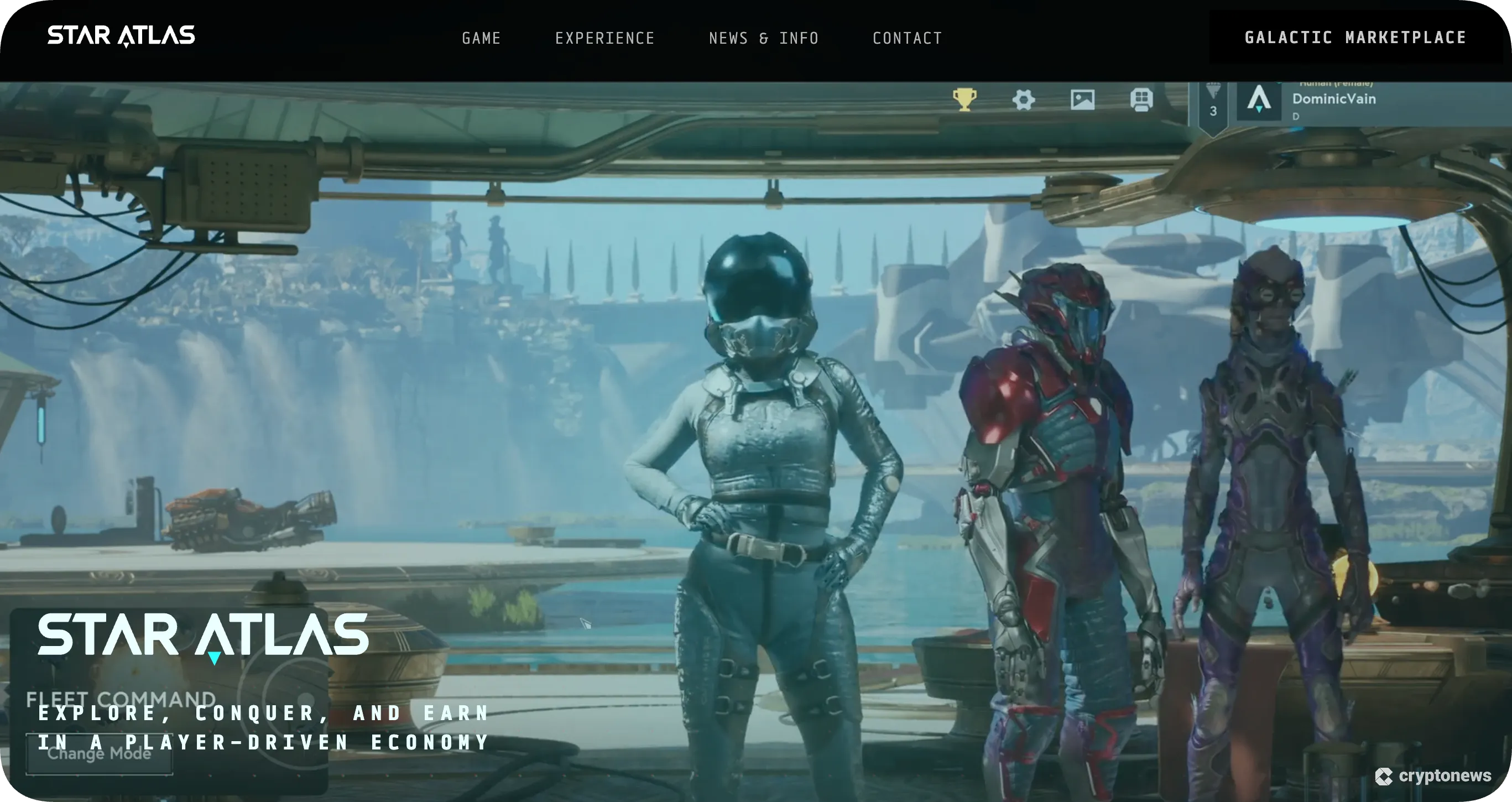Open game settings with the gear icon
The width and height of the screenshot is (1512, 802).
(1023, 100)
